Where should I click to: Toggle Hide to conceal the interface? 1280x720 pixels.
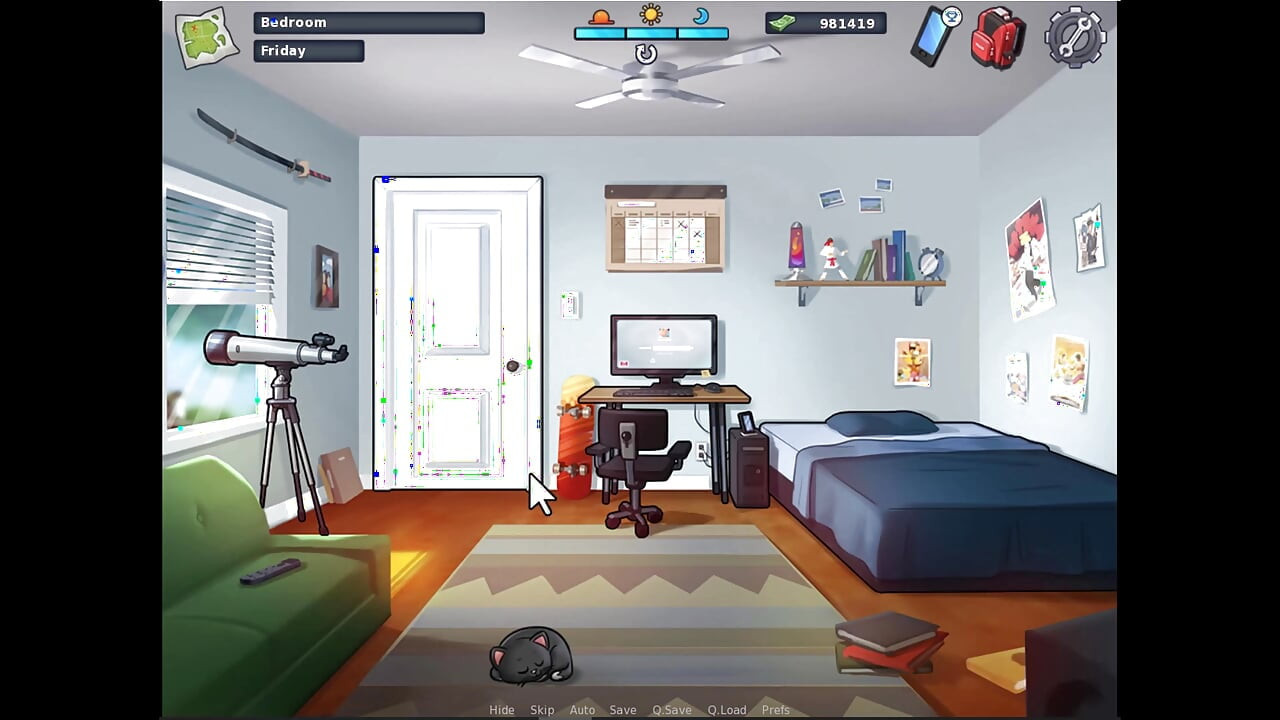click(x=501, y=709)
